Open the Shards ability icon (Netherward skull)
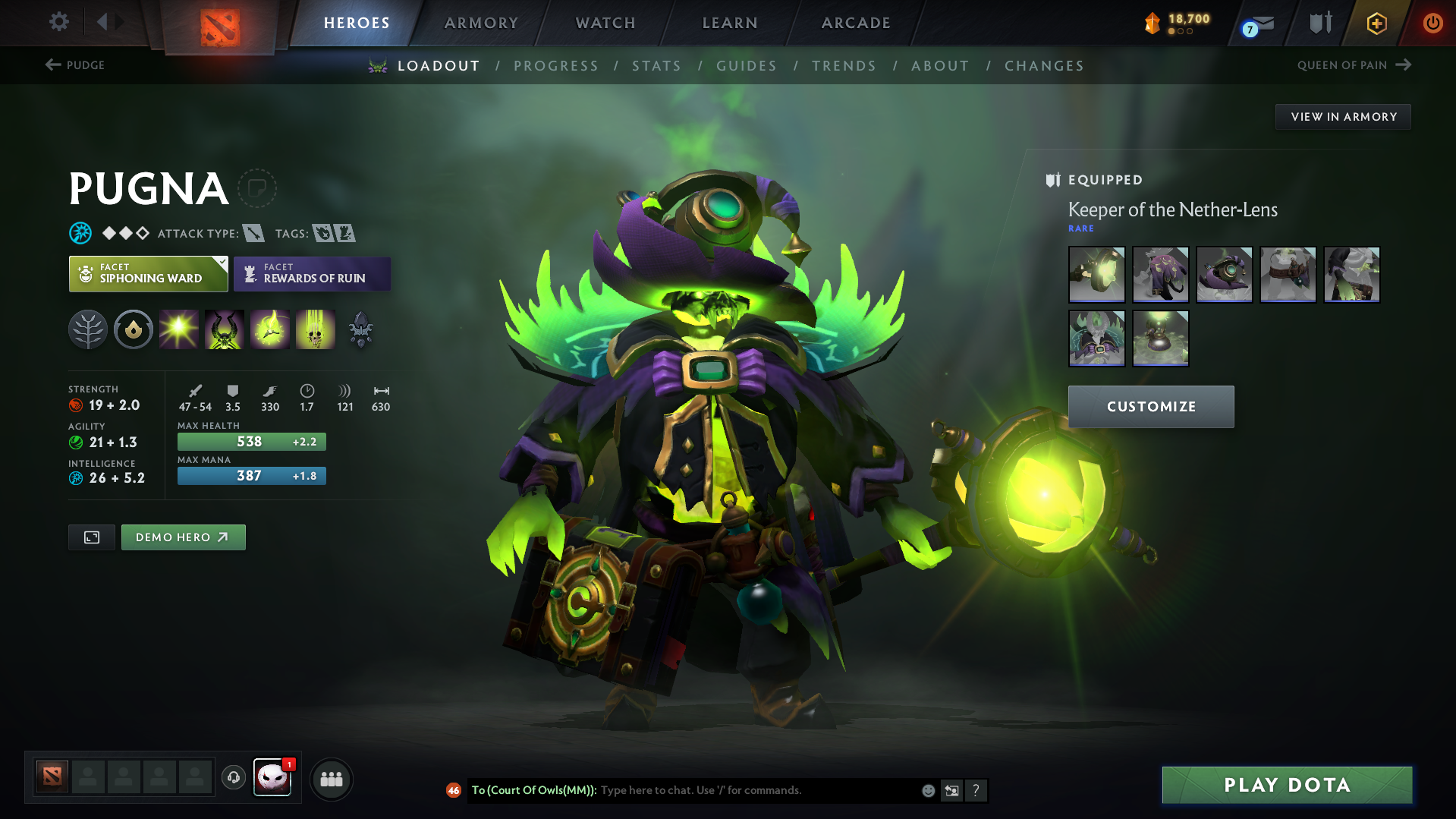The height and width of the screenshot is (819, 1456). click(x=360, y=329)
